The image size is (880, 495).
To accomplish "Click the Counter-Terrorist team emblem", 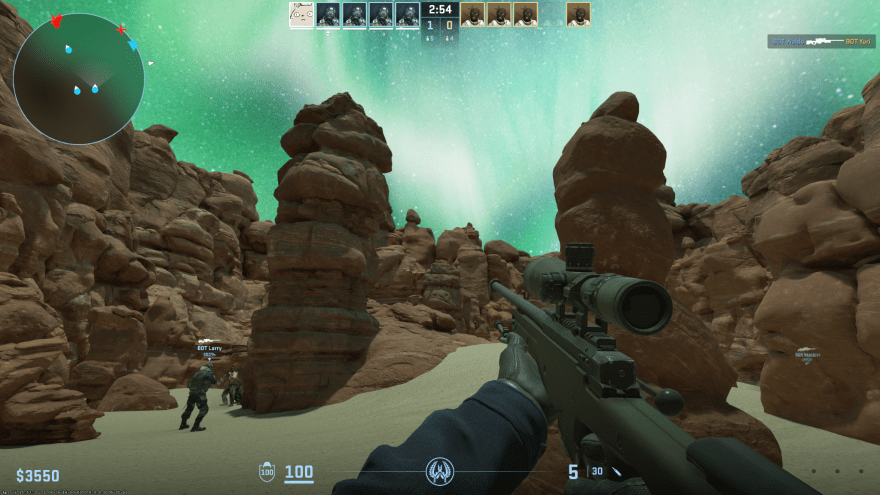I will click(x=439, y=471).
